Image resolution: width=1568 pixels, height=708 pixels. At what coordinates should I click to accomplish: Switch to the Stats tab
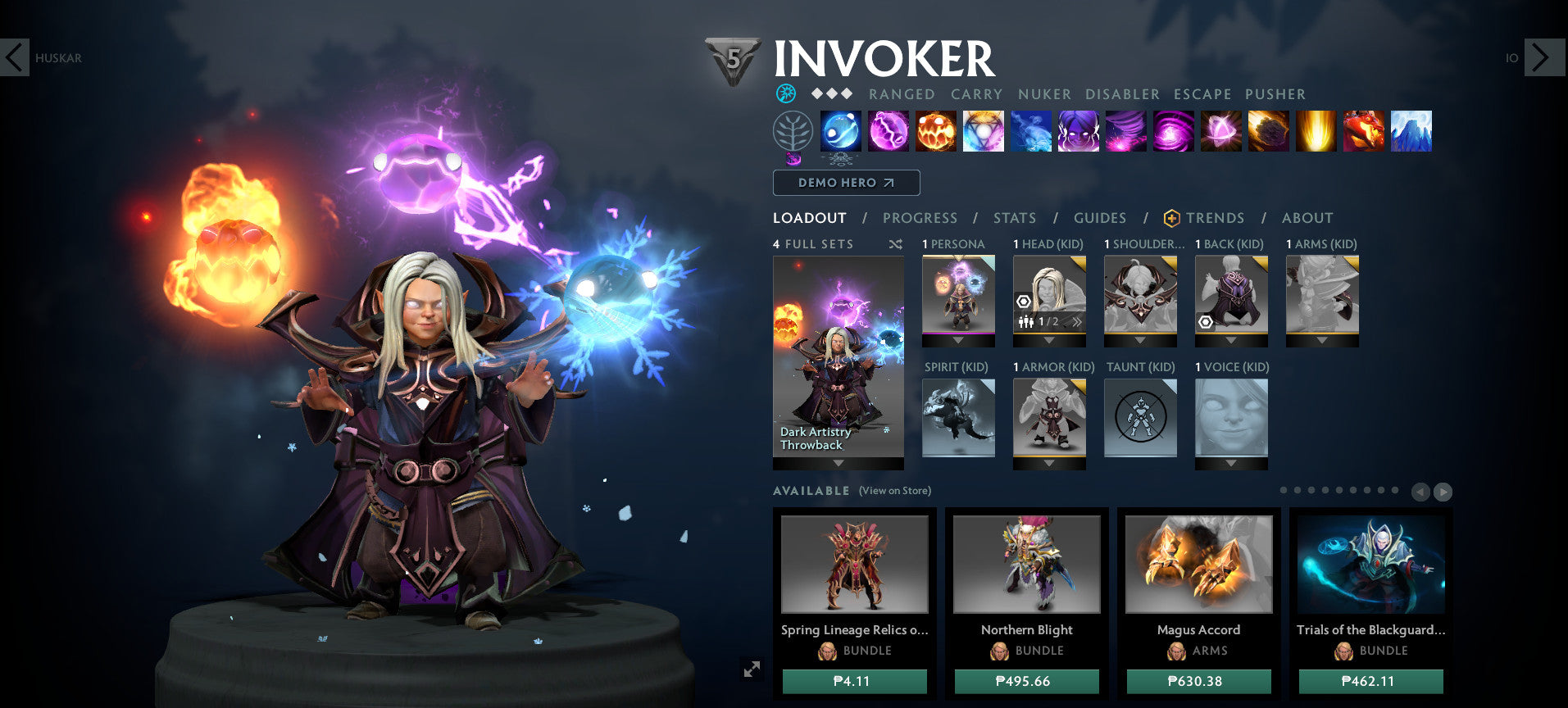pyautogui.click(x=1015, y=218)
